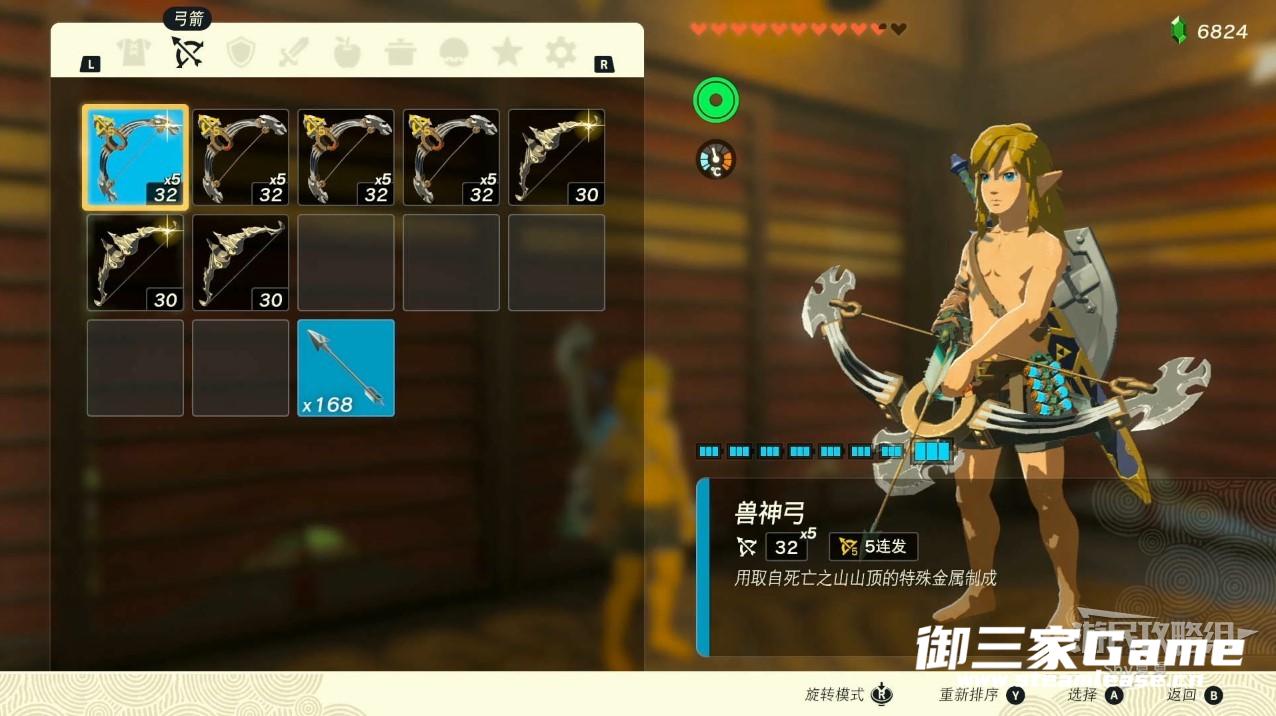Select the bow and arrow tab
The image size is (1276, 716).
[x=187, y=52]
